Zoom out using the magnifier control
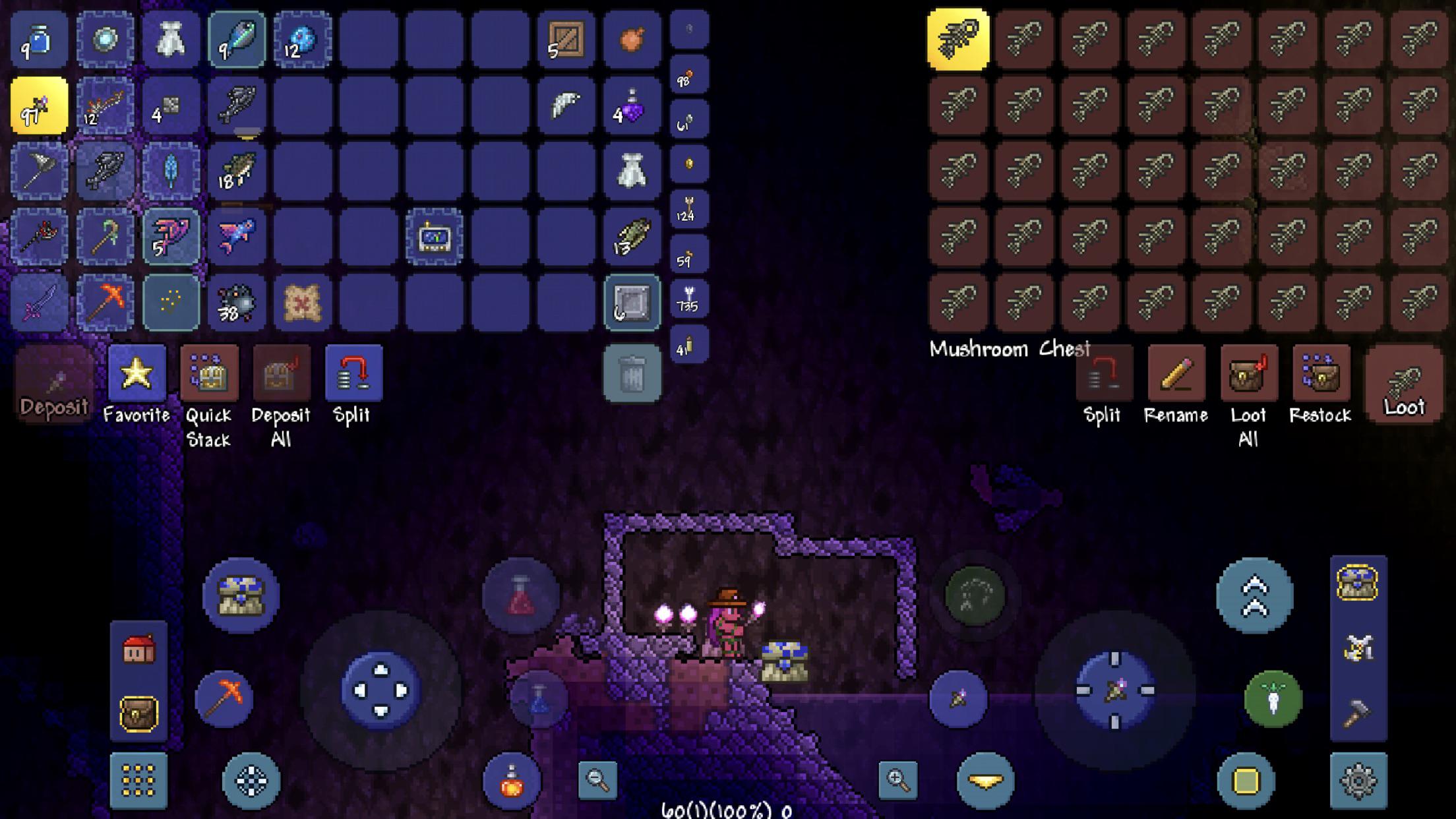The height and width of the screenshot is (819, 1456). click(597, 779)
